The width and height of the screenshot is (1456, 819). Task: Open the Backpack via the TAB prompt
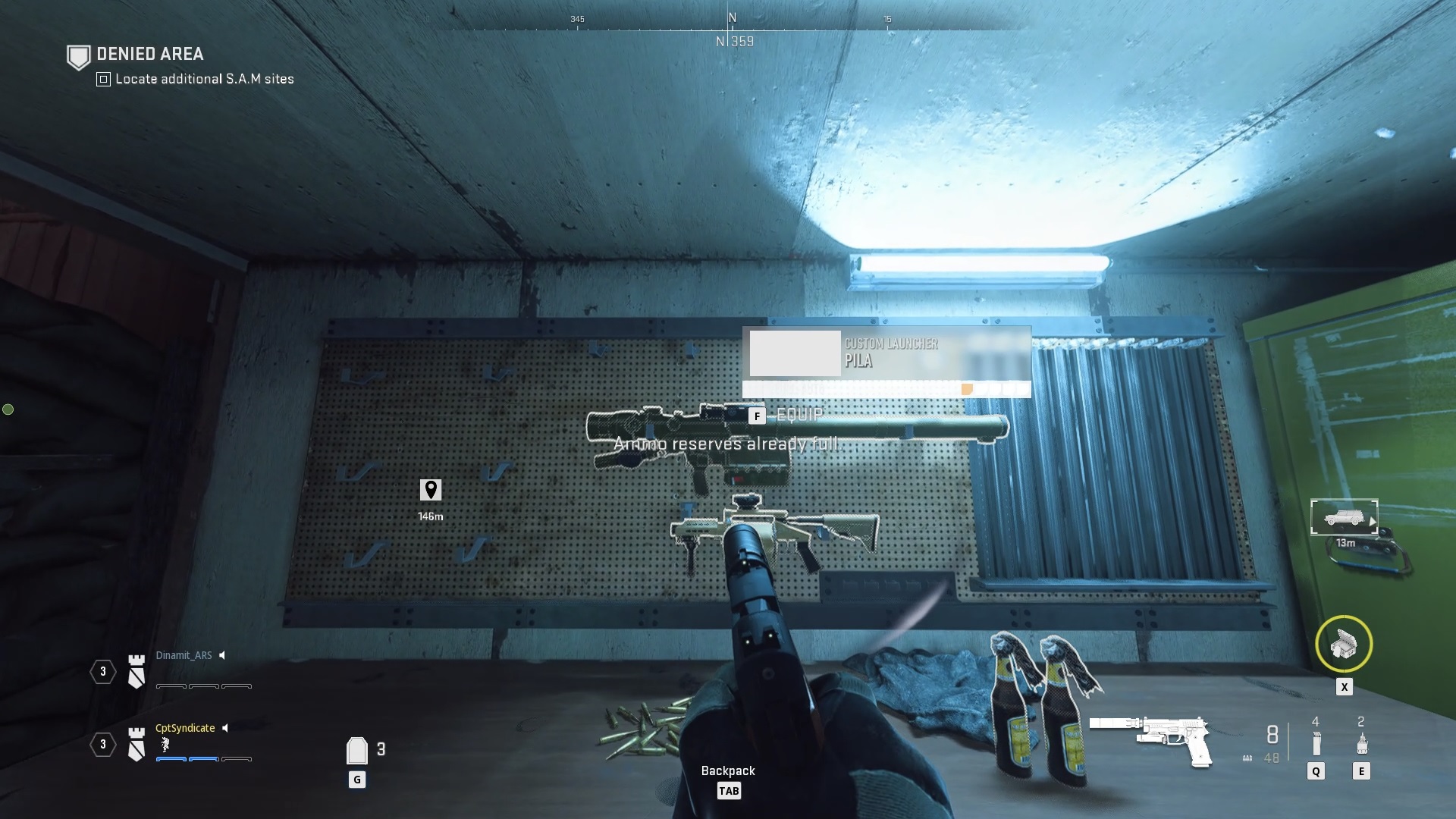[730, 790]
